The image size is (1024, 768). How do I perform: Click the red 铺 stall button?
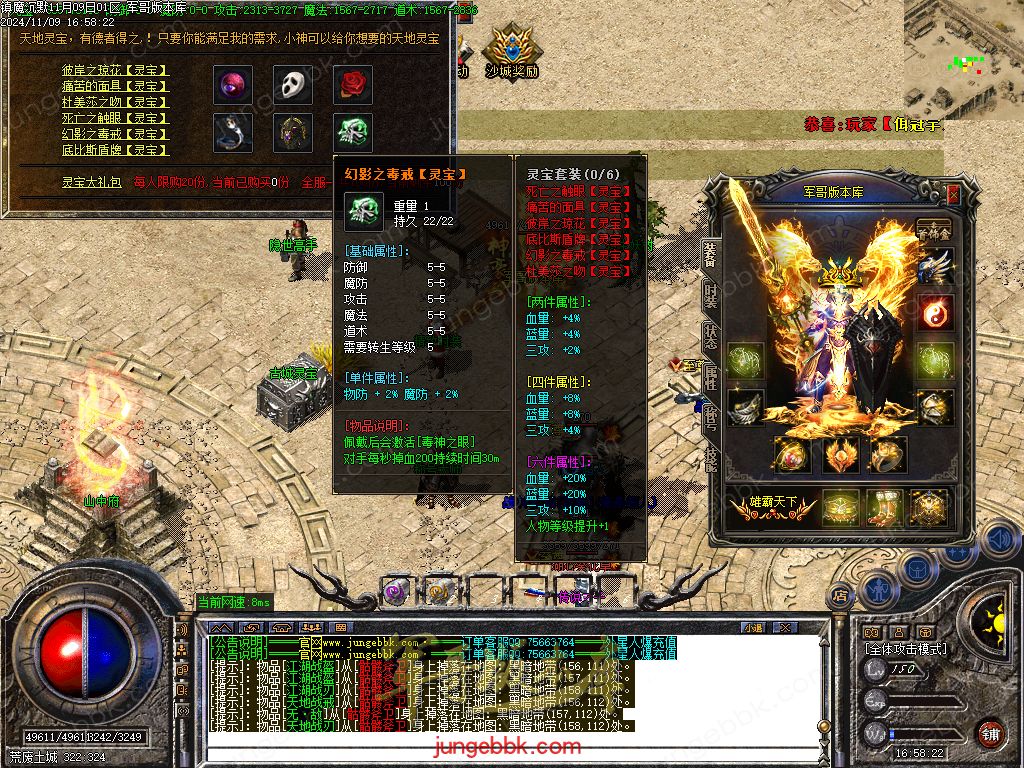(x=990, y=733)
